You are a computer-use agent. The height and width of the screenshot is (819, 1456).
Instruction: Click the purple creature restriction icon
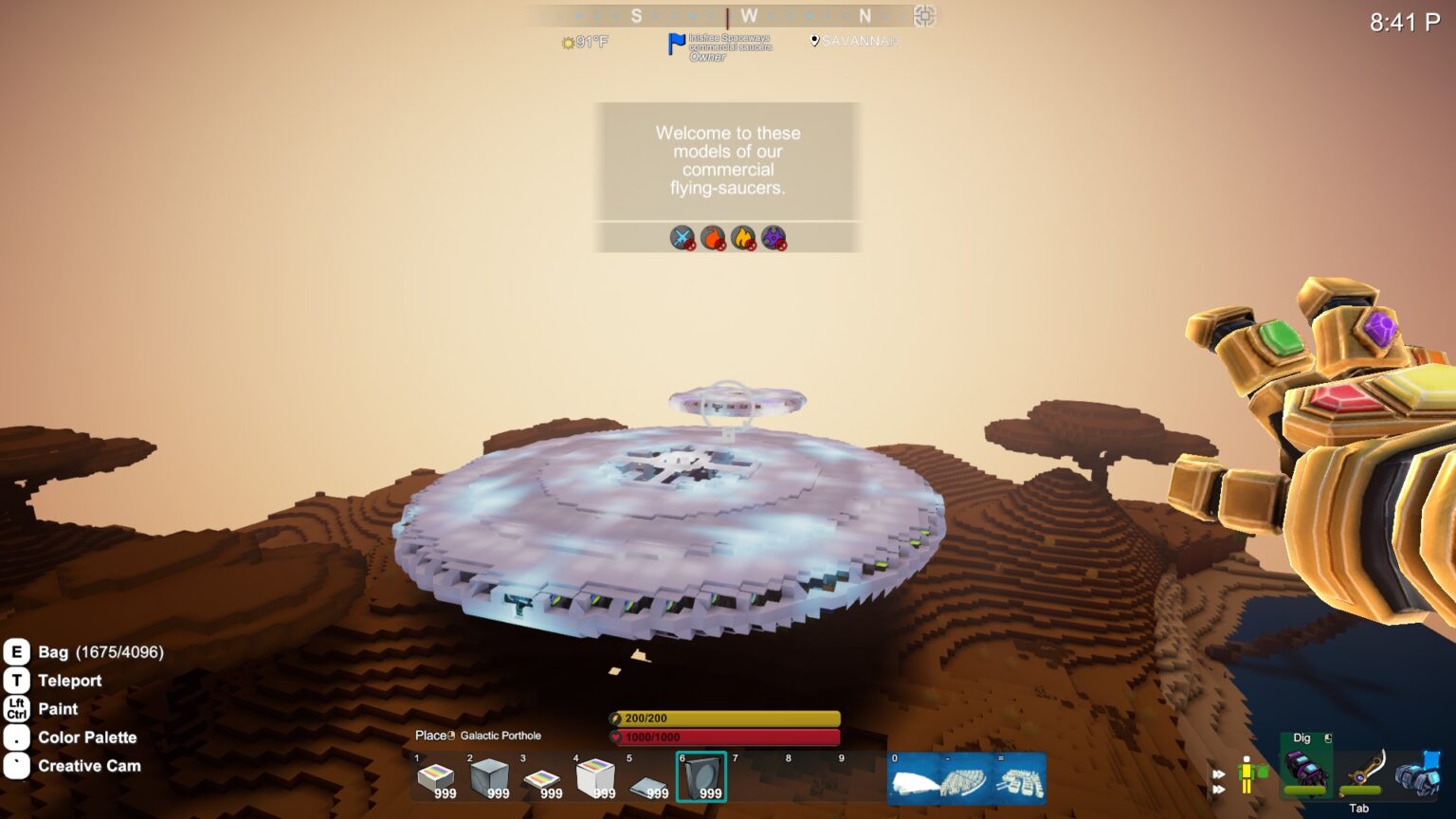click(773, 238)
